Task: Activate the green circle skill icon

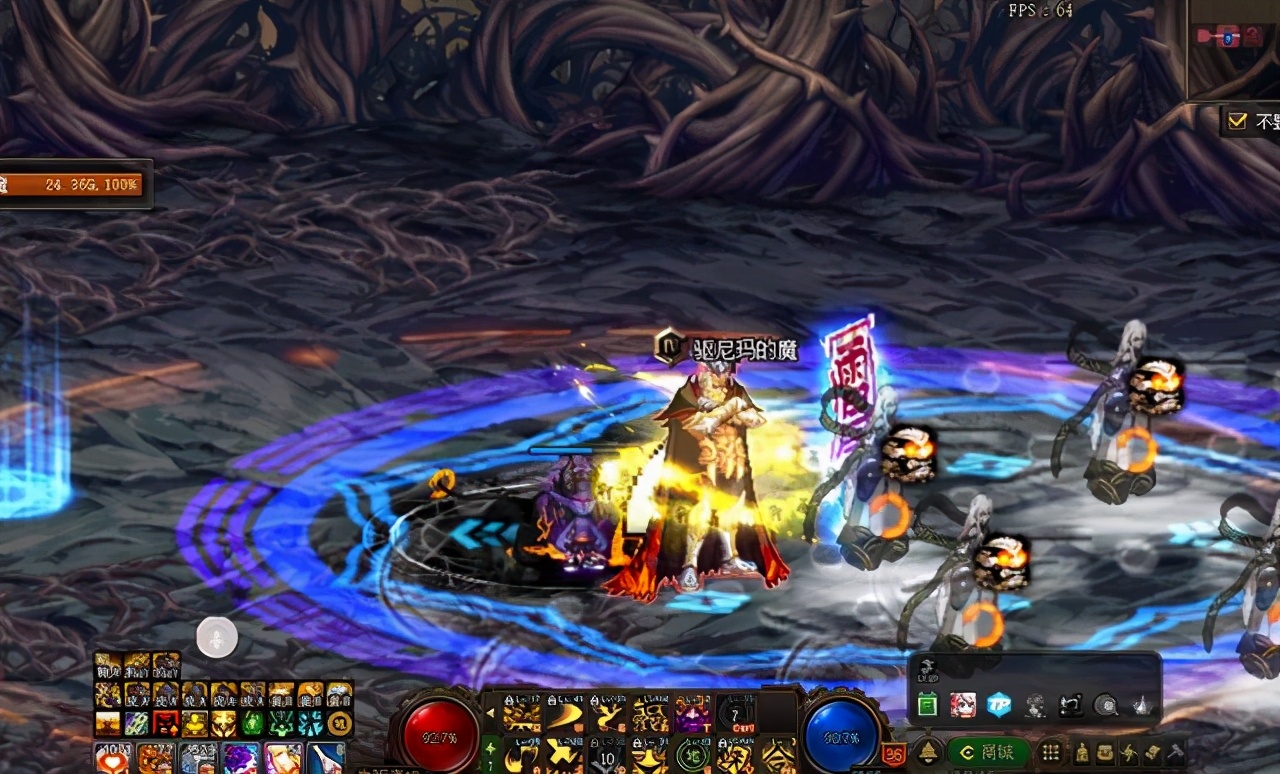Action: pos(692,756)
